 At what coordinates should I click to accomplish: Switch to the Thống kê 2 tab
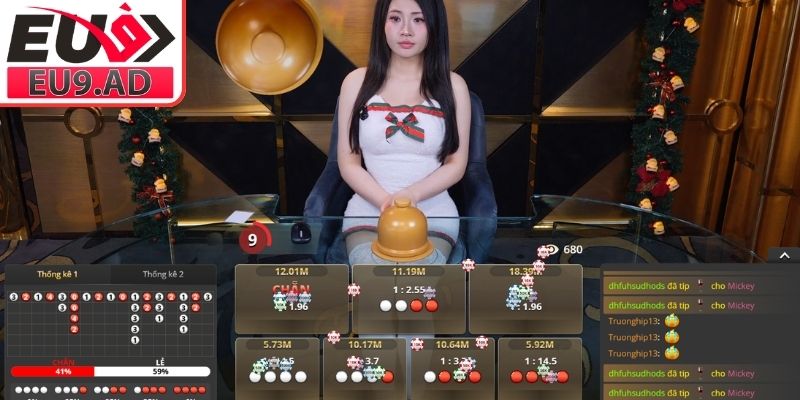point(163,274)
